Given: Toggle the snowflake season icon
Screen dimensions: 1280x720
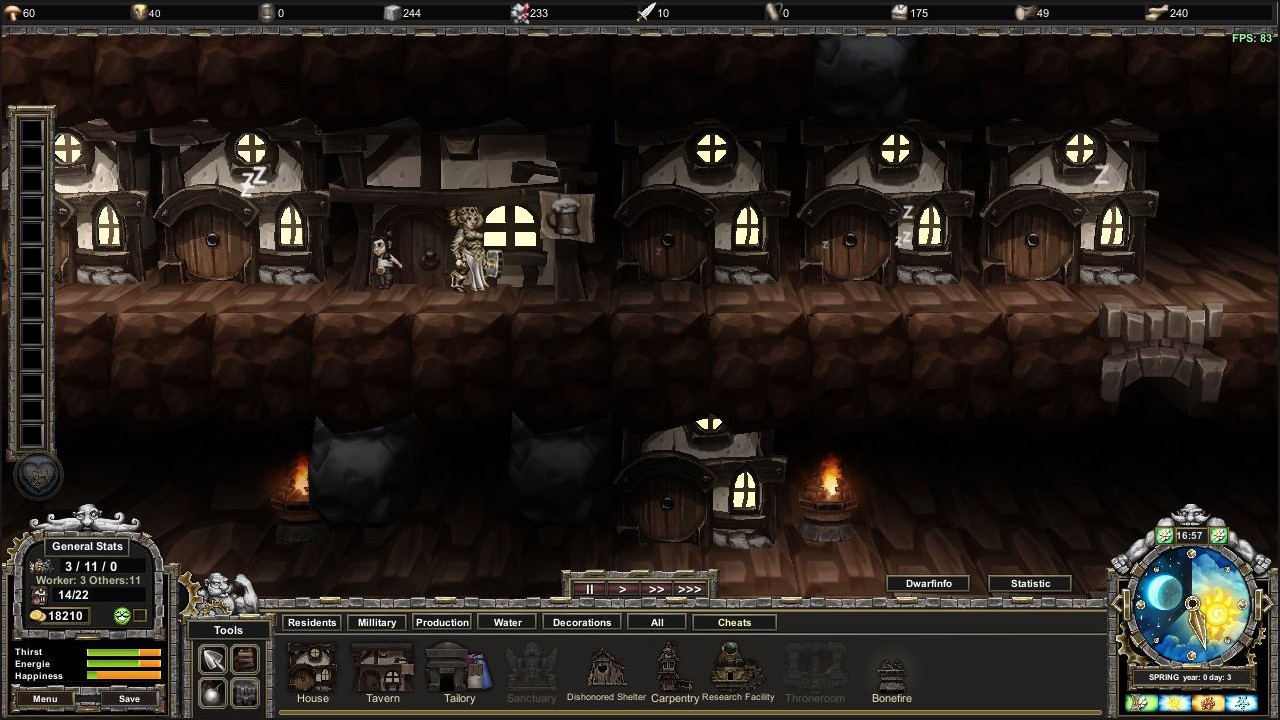Looking at the screenshot, I should [x=1244, y=703].
